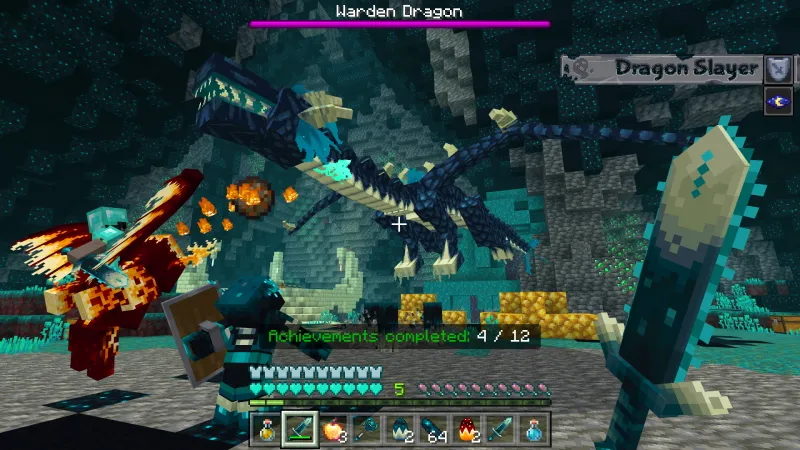Select the teal staff hotbar slot
Image resolution: width=800 pixels, height=450 pixels.
pyautogui.click(x=366, y=430)
